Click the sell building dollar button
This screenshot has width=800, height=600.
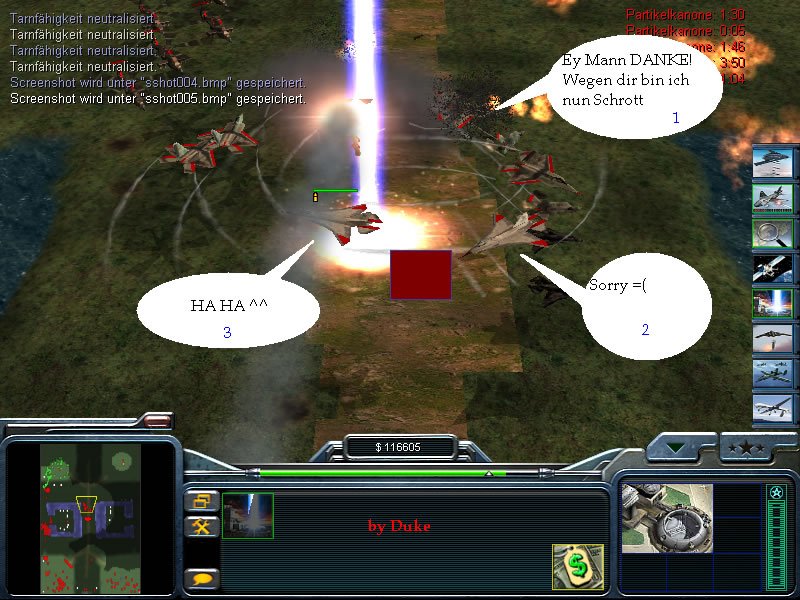click(577, 566)
